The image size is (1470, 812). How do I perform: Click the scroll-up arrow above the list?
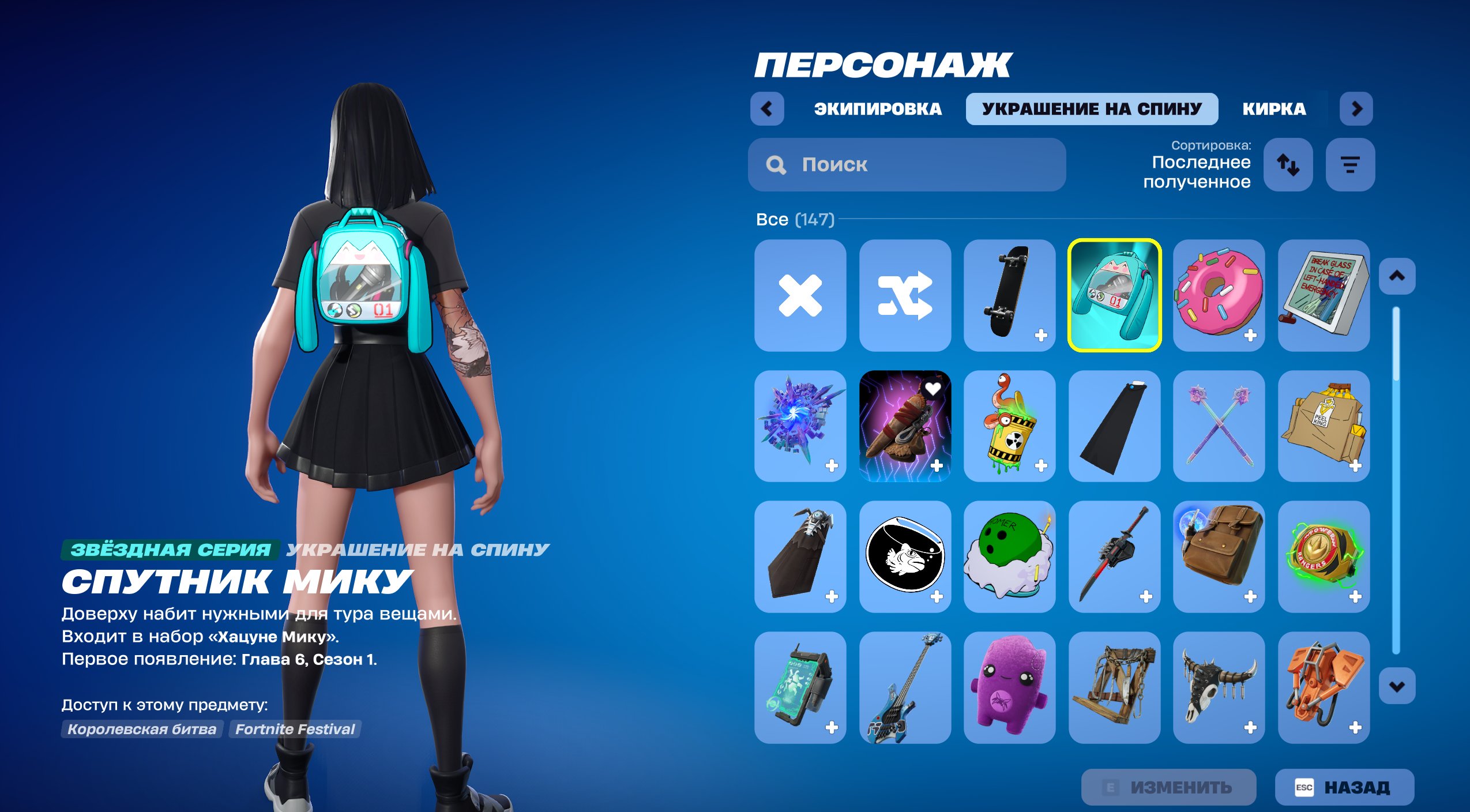coord(1396,276)
